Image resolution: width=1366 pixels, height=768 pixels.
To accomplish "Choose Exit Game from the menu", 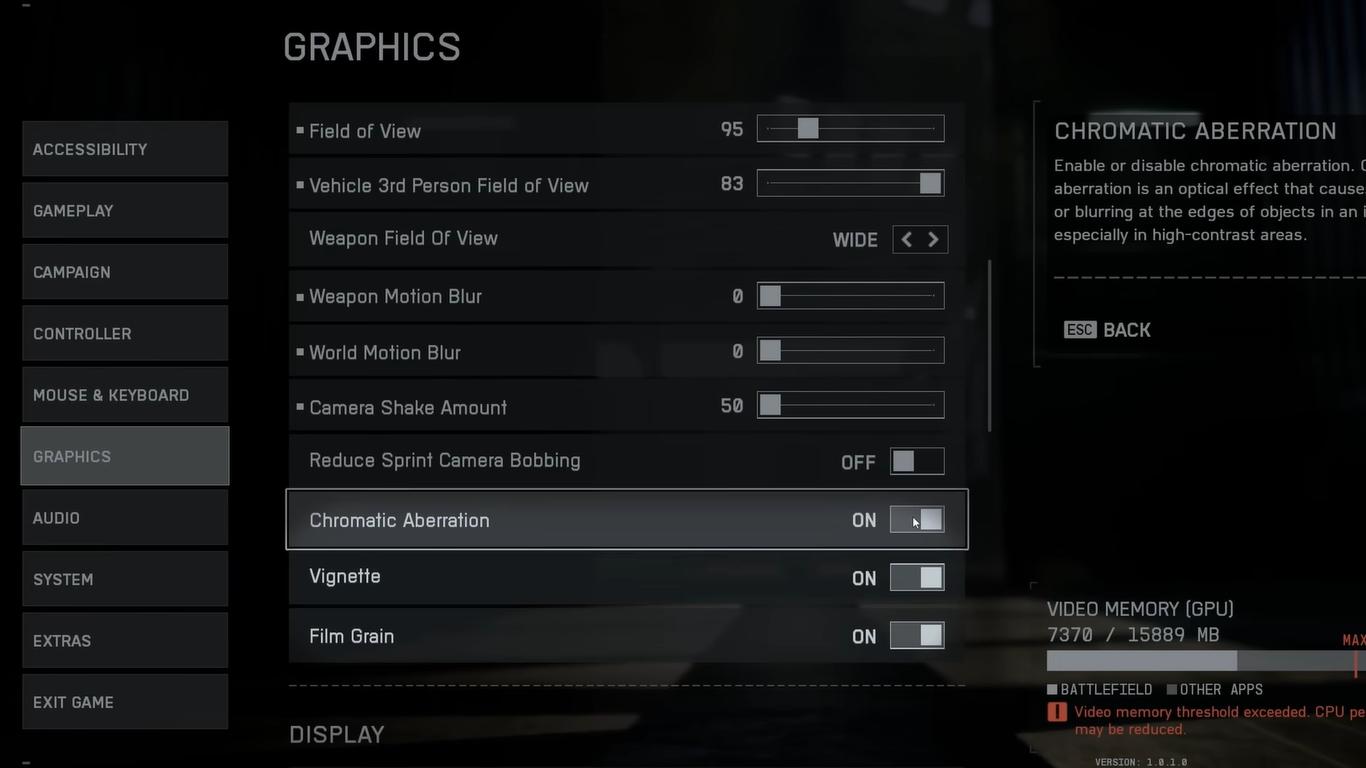I will pyautogui.click(x=125, y=702).
